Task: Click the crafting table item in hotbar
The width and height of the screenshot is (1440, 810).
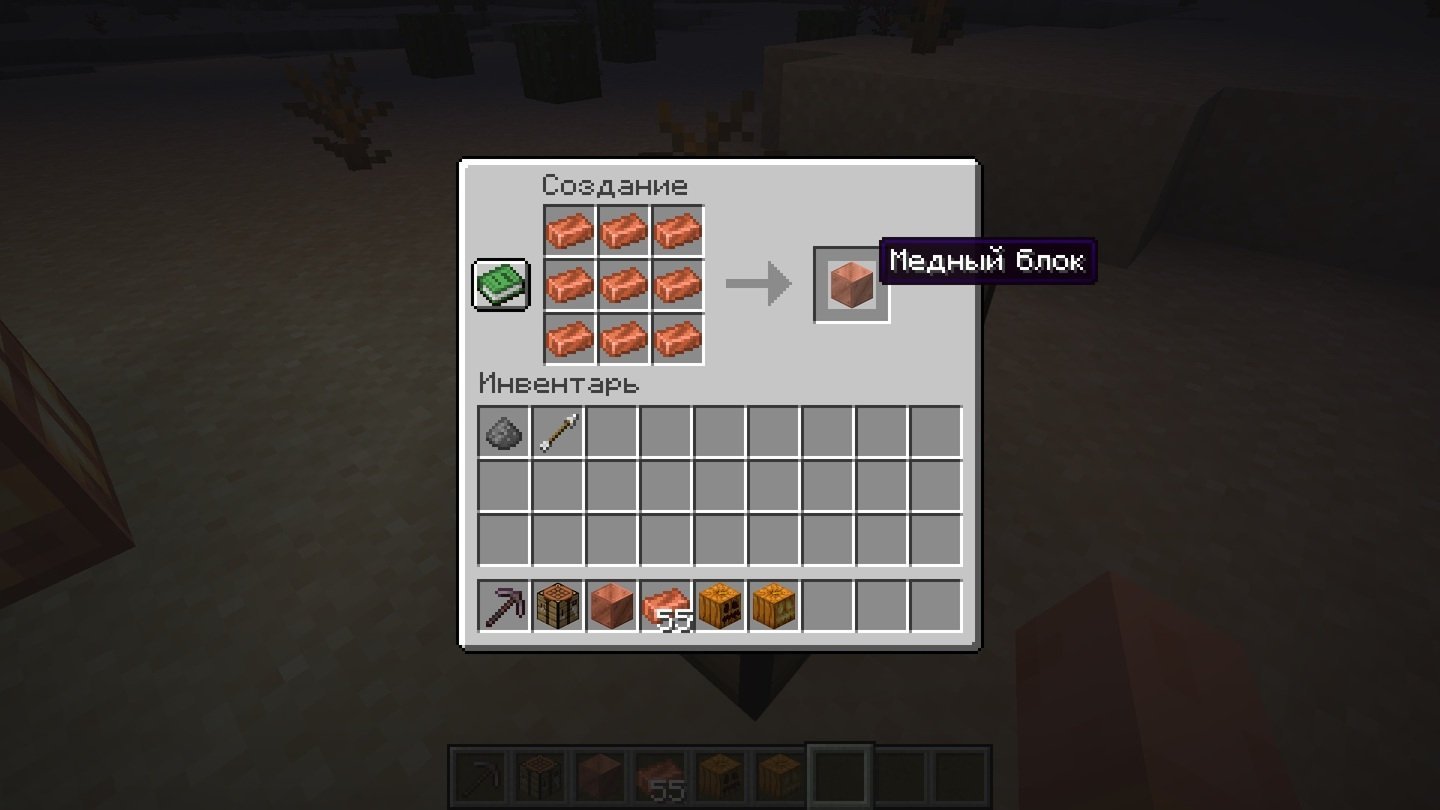Action: point(558,606)
